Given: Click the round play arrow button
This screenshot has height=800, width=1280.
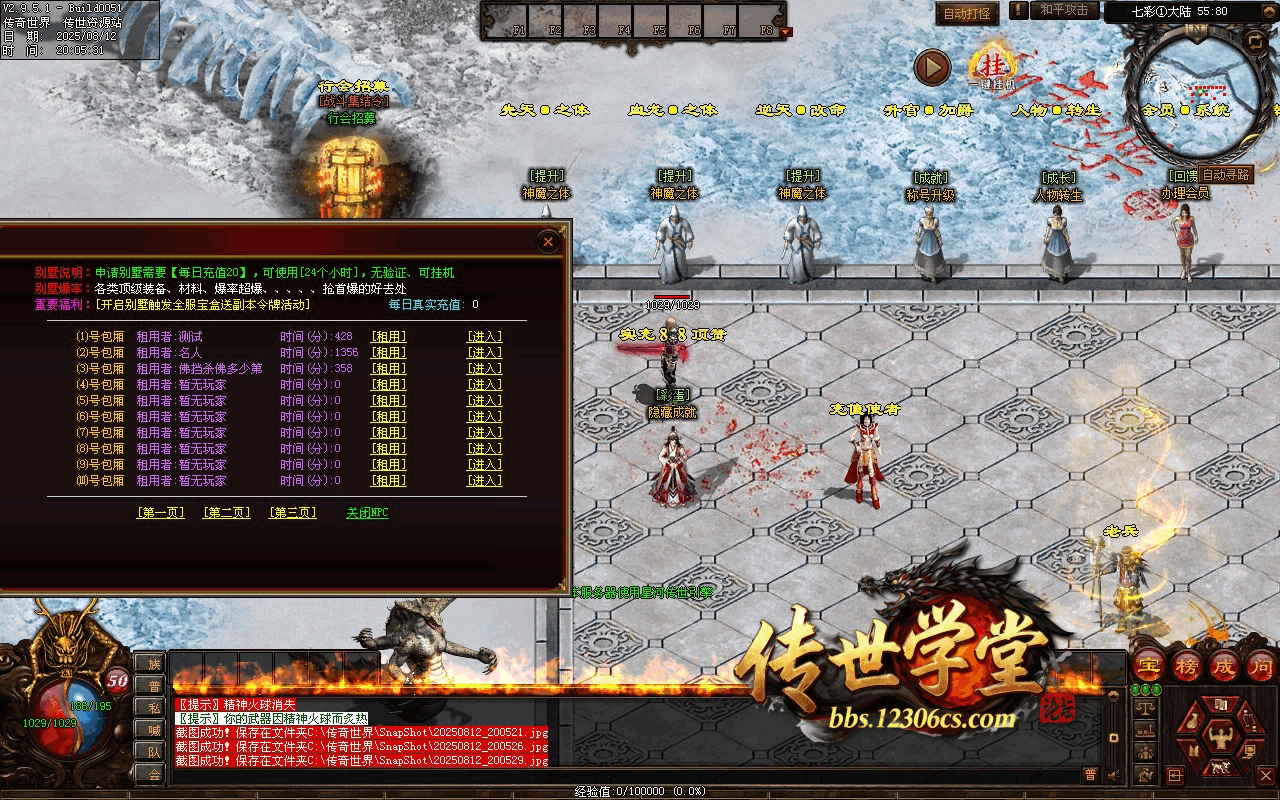Looking at the screenshot, I should (932, 68).
